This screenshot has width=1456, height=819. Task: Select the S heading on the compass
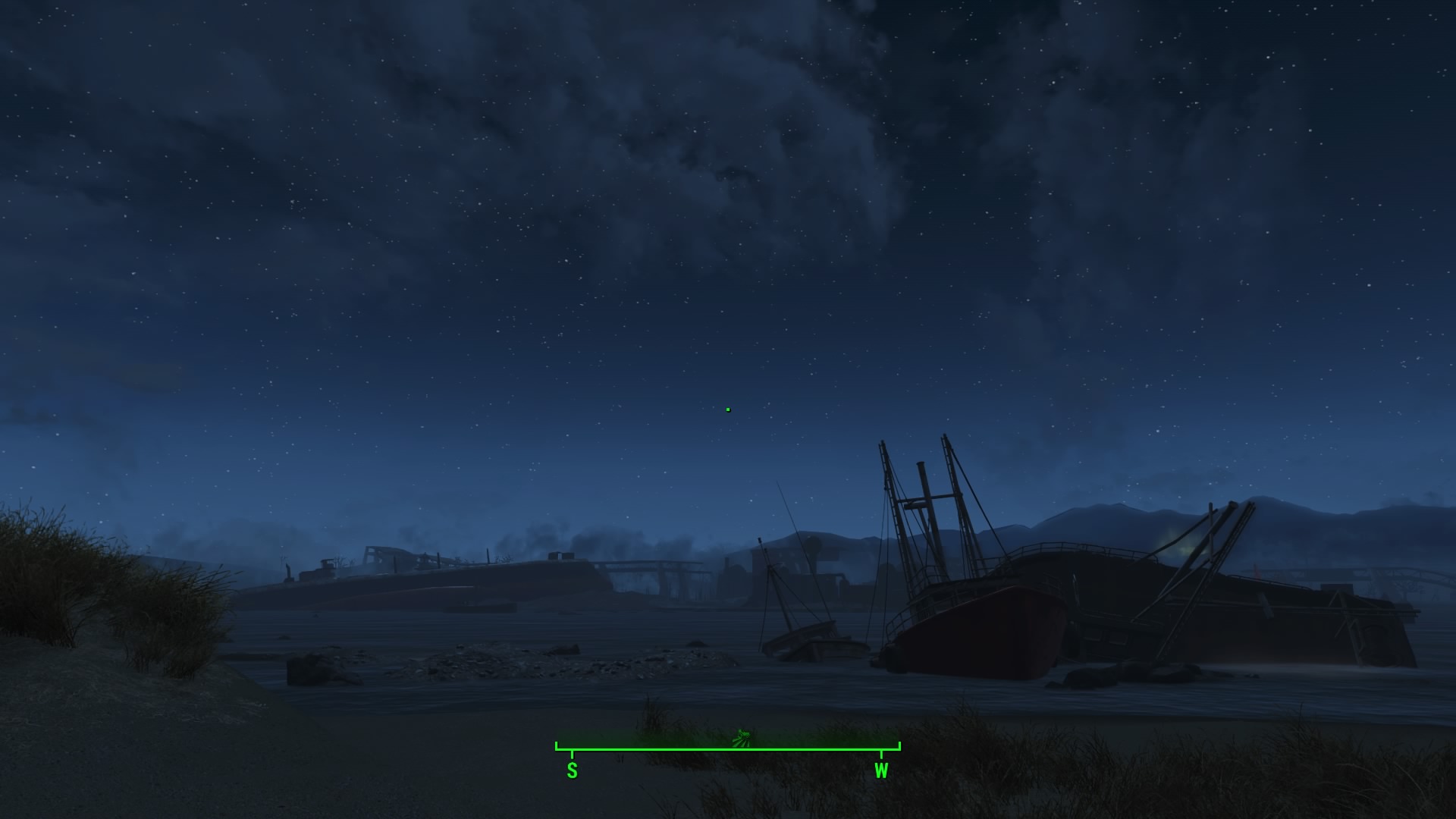pos(572,770)
